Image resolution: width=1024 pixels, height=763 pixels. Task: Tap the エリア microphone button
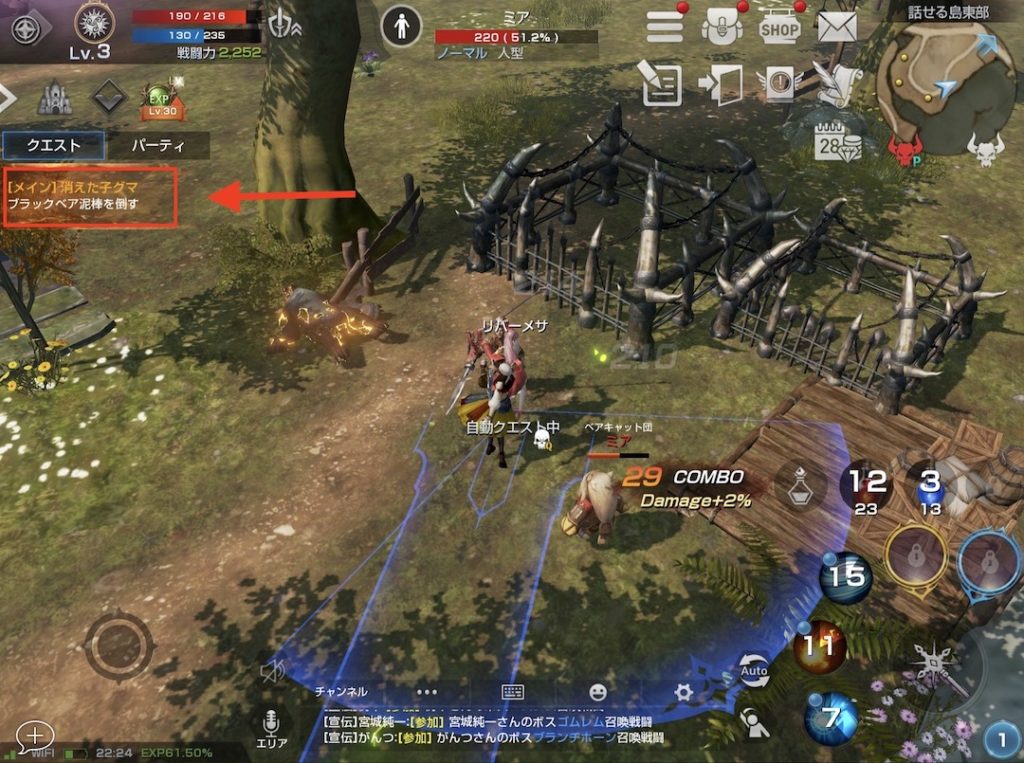coord(271,728)
